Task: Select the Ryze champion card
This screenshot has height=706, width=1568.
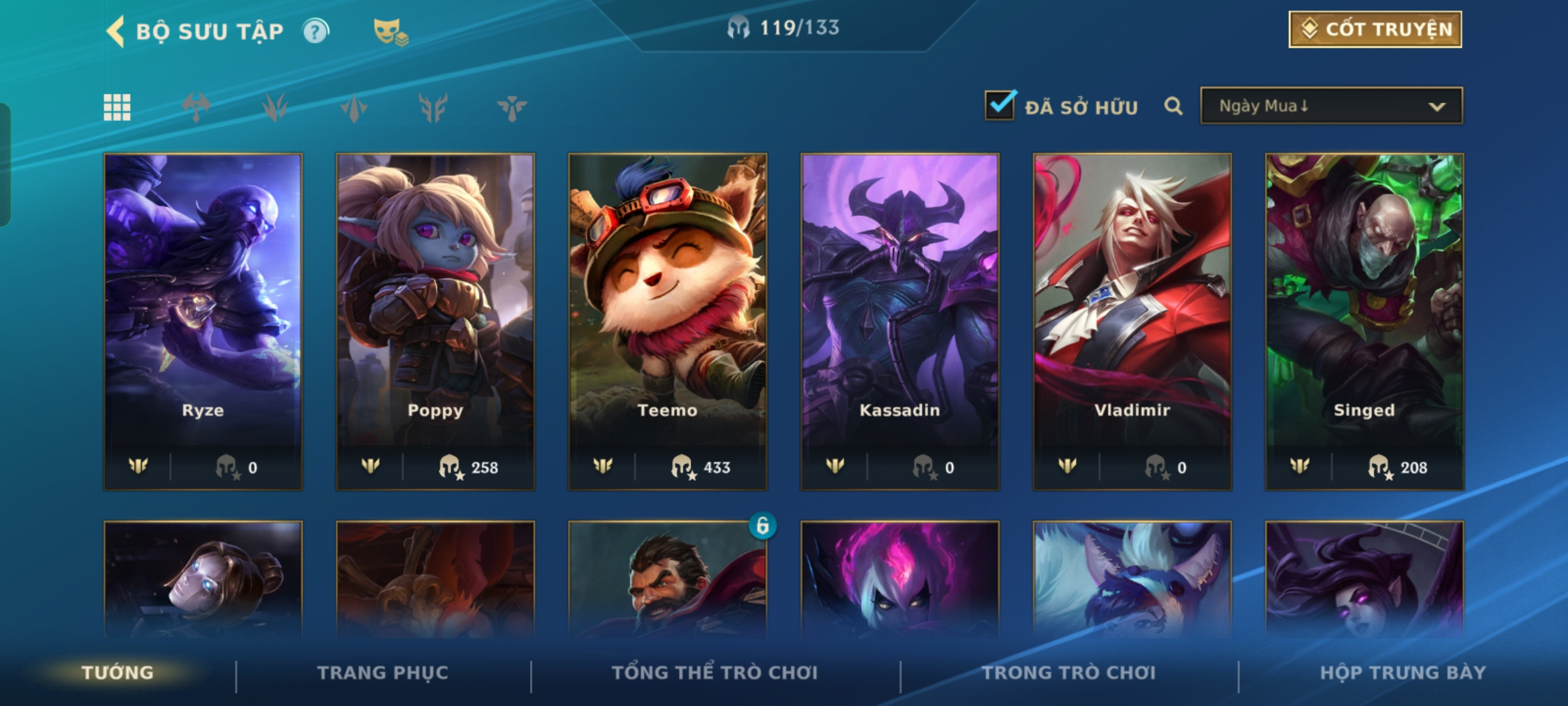Action: point(203,320)
